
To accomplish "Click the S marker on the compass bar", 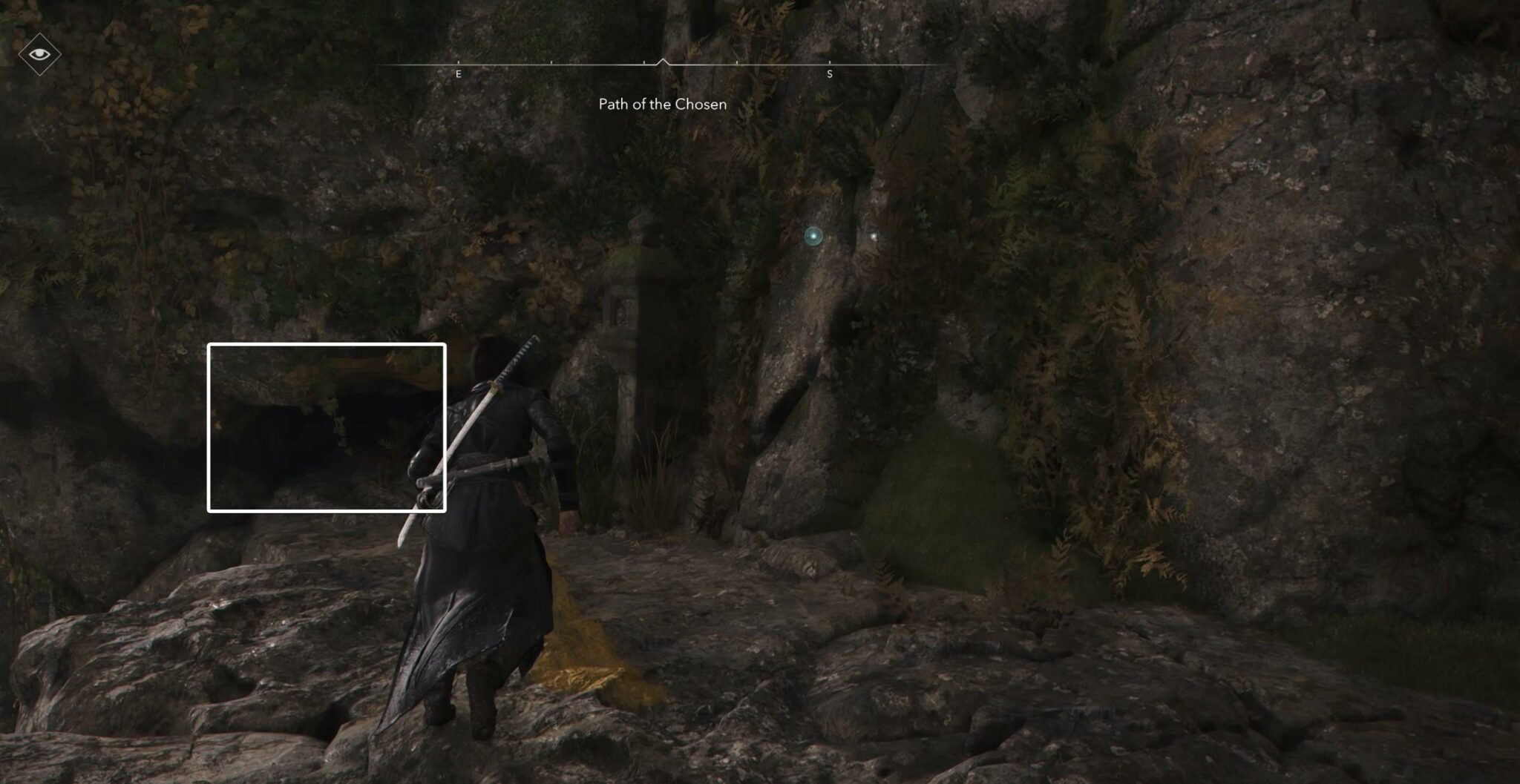I will (x=830, y=74).
